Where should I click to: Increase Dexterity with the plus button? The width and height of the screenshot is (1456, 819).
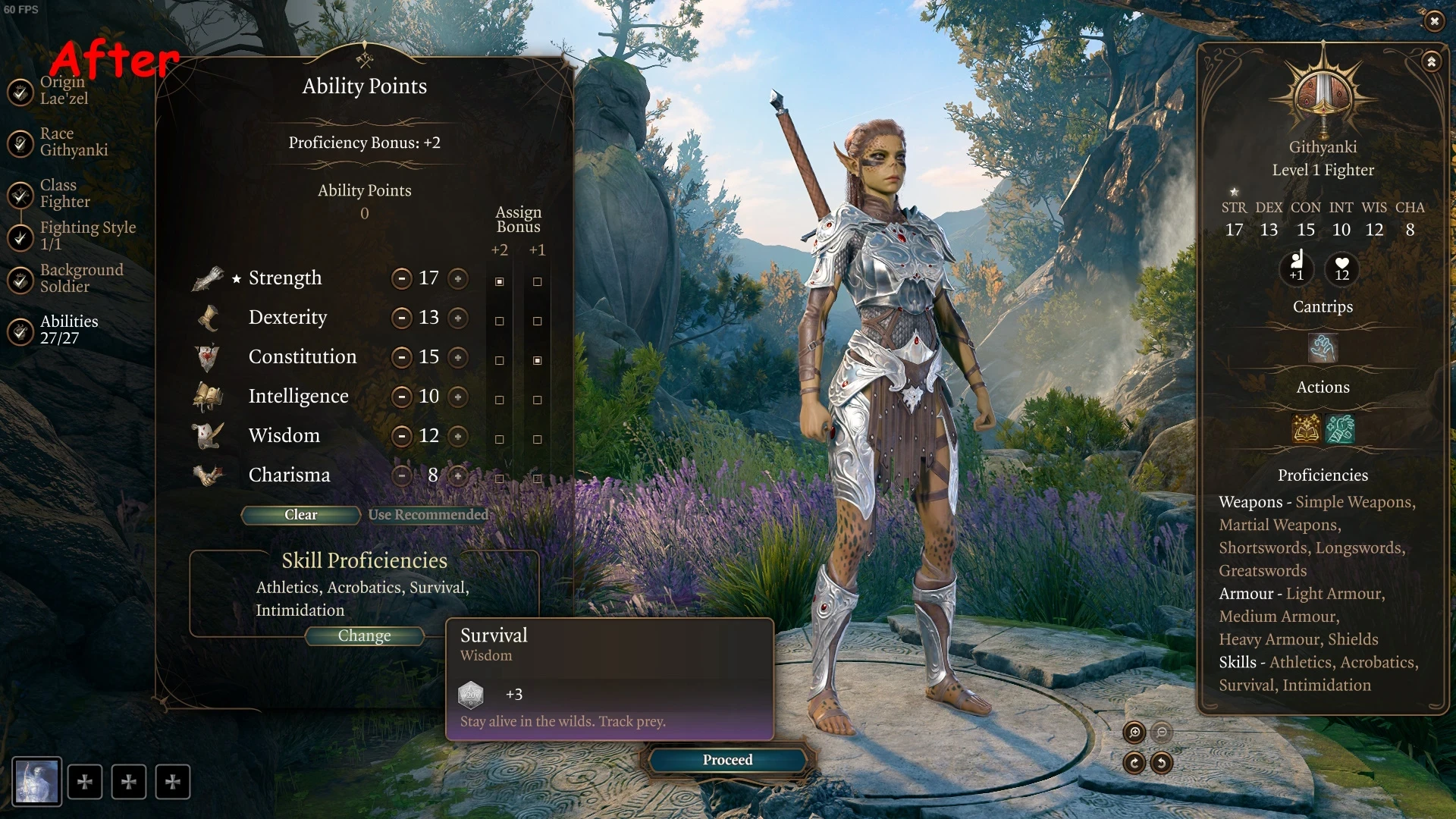click(x=458, y=318)
